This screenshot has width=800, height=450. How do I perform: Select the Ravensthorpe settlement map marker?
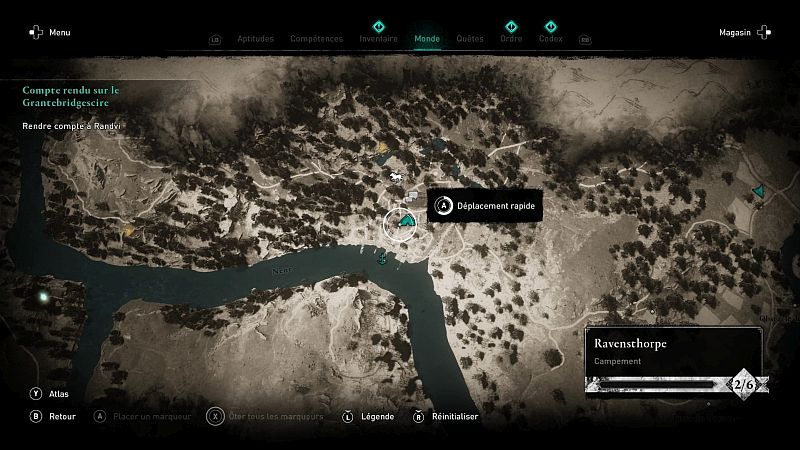coord(405,221)
